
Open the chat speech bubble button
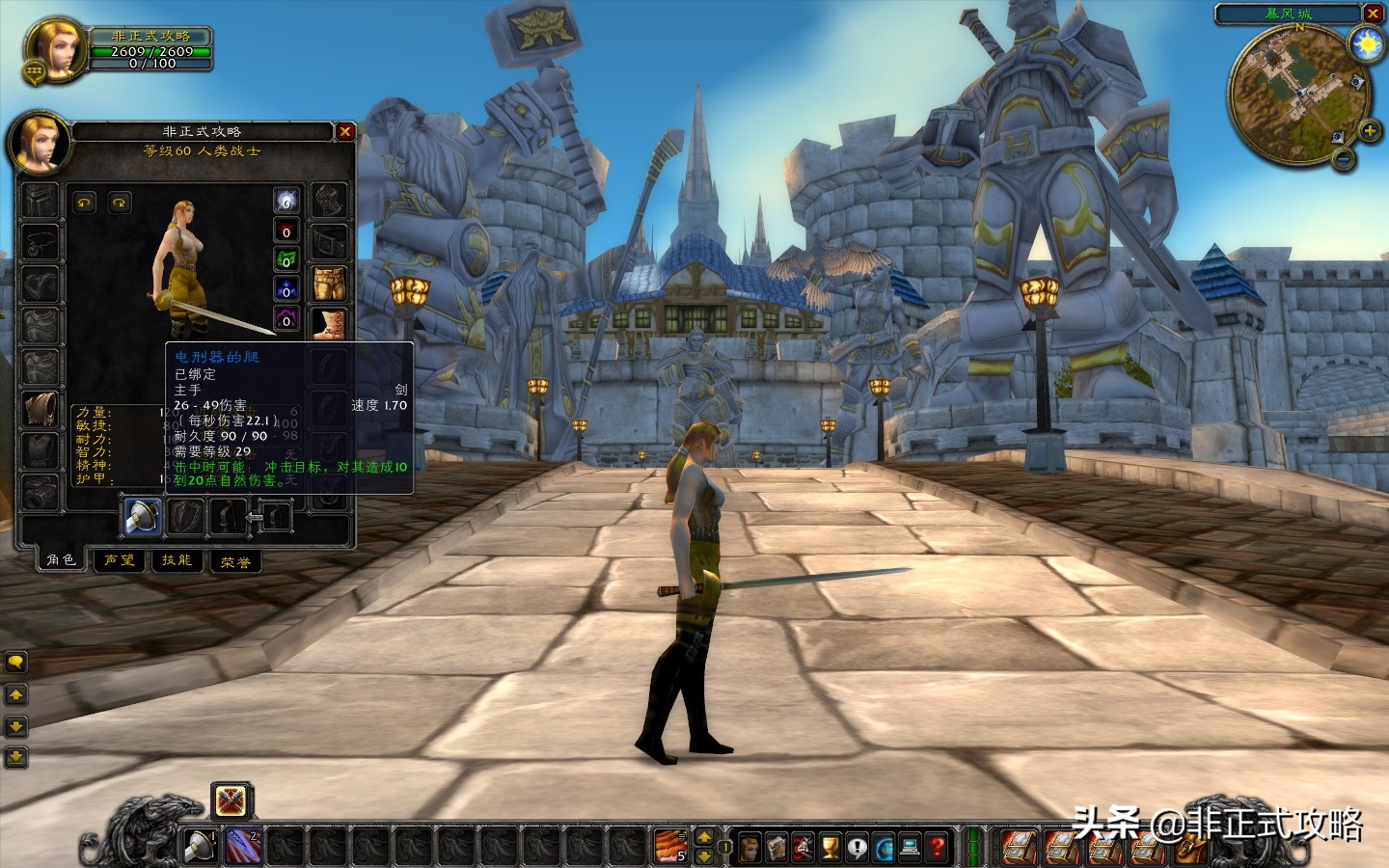coord(15,663)
